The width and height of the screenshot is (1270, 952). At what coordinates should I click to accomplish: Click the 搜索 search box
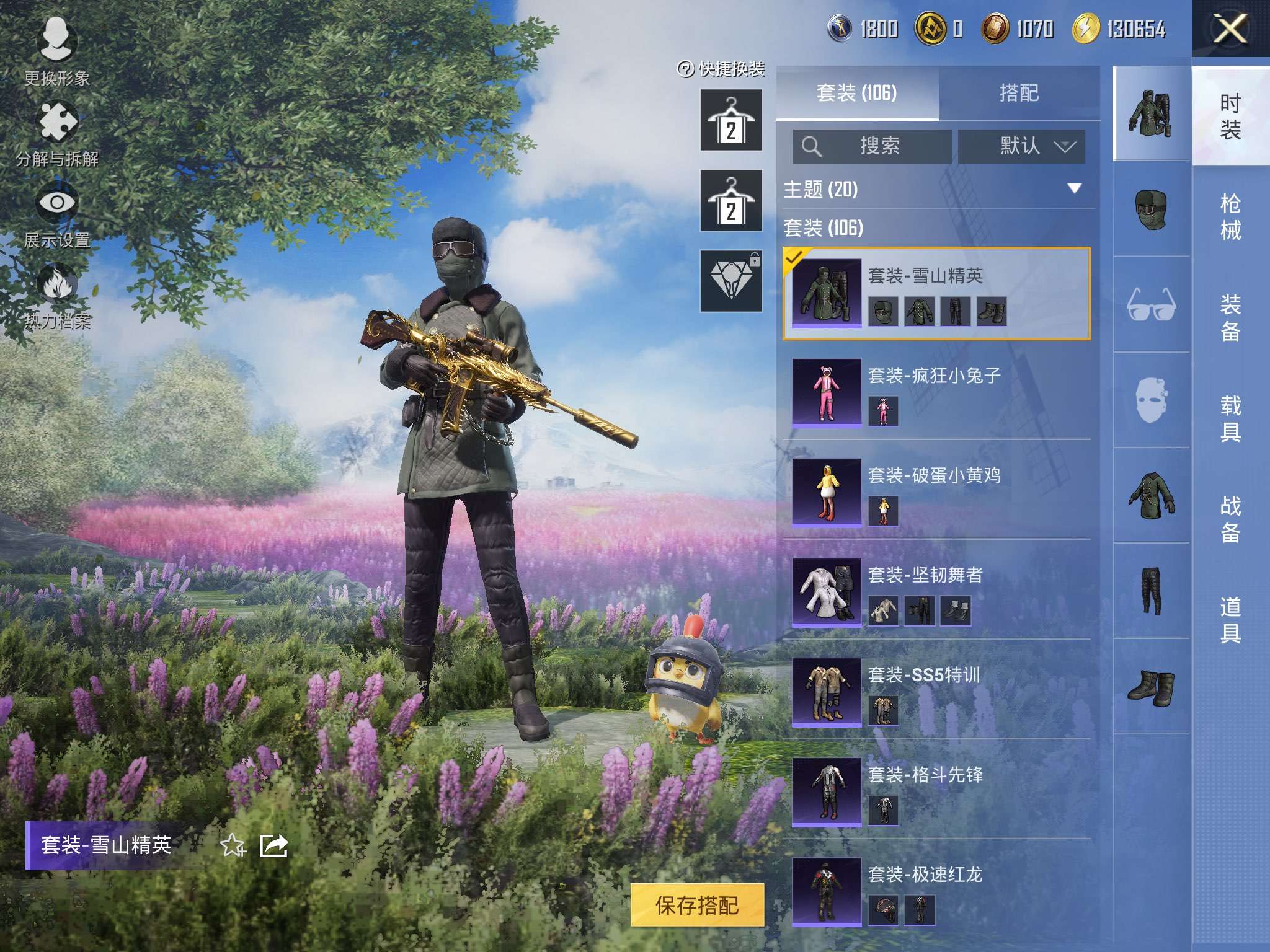pyautogui.click(x=873, y=146)
